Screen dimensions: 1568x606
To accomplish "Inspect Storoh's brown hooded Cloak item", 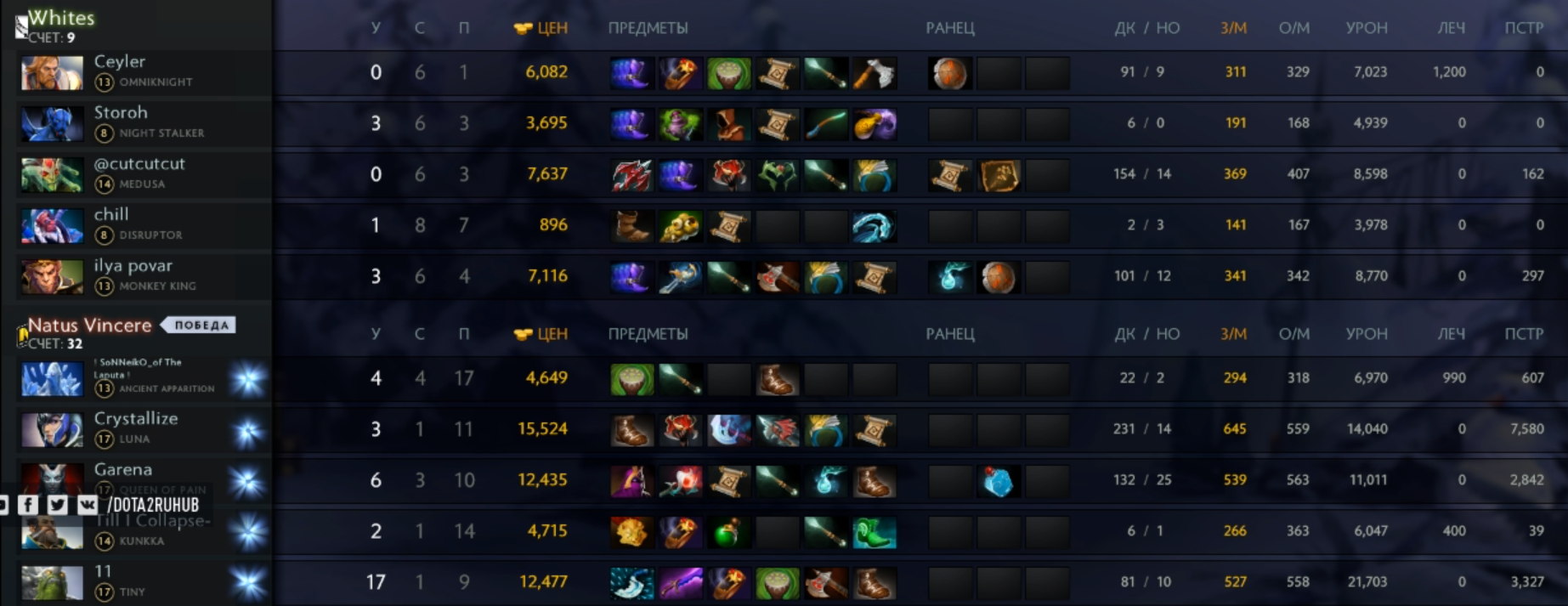I will 728,124.
